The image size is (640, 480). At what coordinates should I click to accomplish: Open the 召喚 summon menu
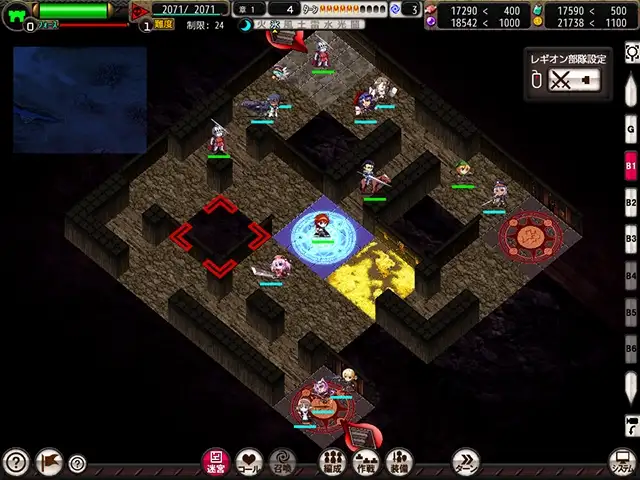point(282,461)
